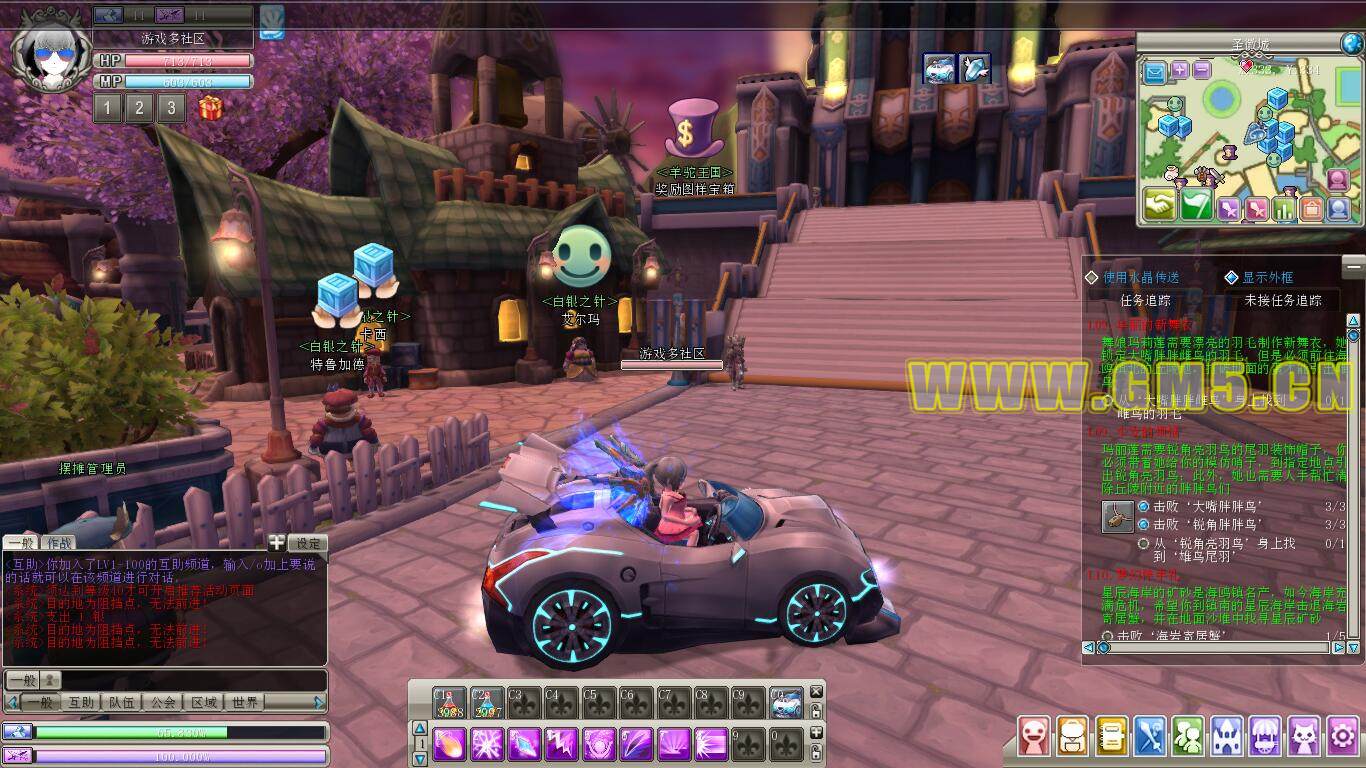Open chat 设定 settings button
1366x768 pixels.
[x=308, y=543]
